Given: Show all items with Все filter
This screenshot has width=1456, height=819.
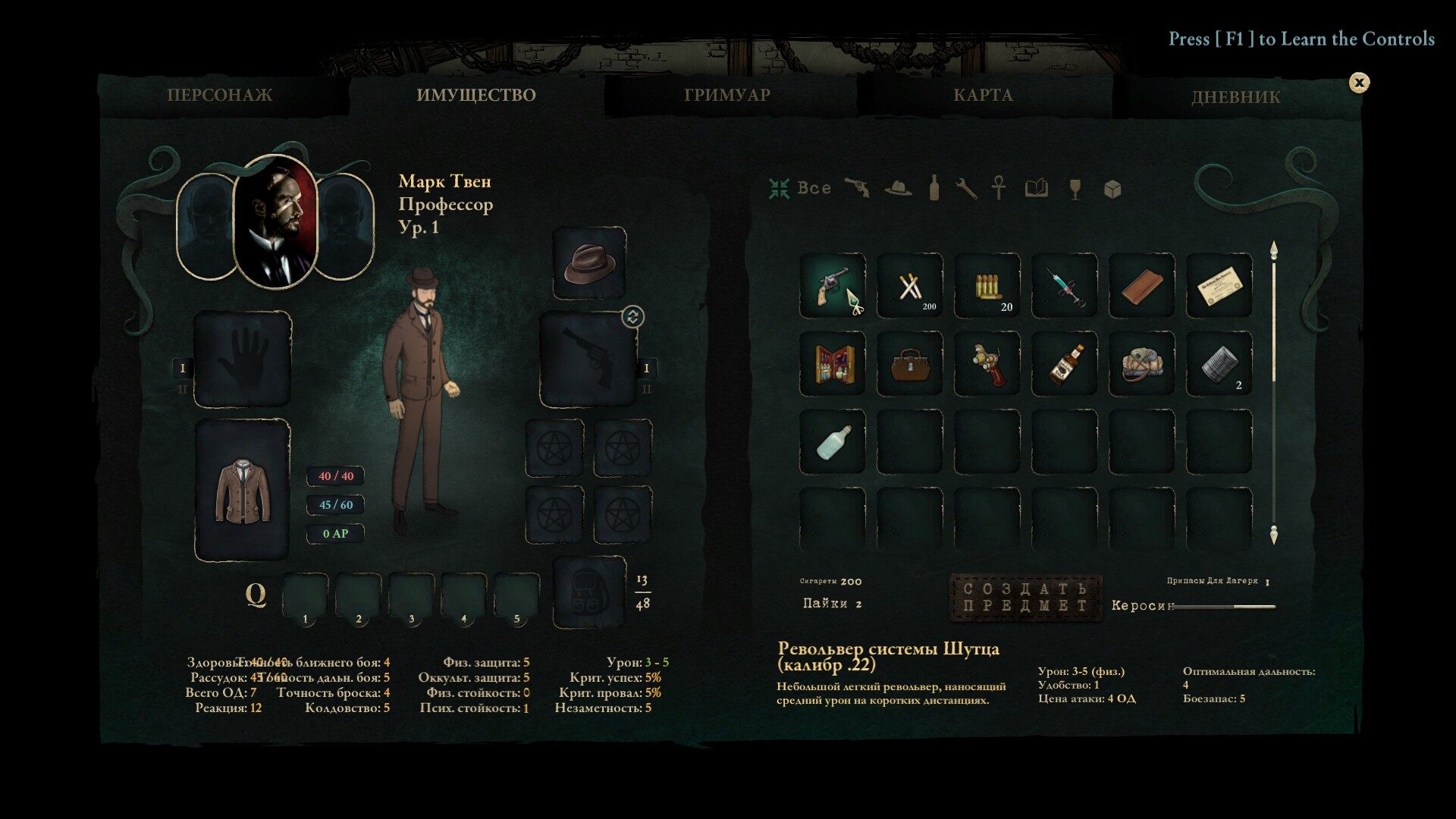Looking at the screenshot, I should [800, 188].
